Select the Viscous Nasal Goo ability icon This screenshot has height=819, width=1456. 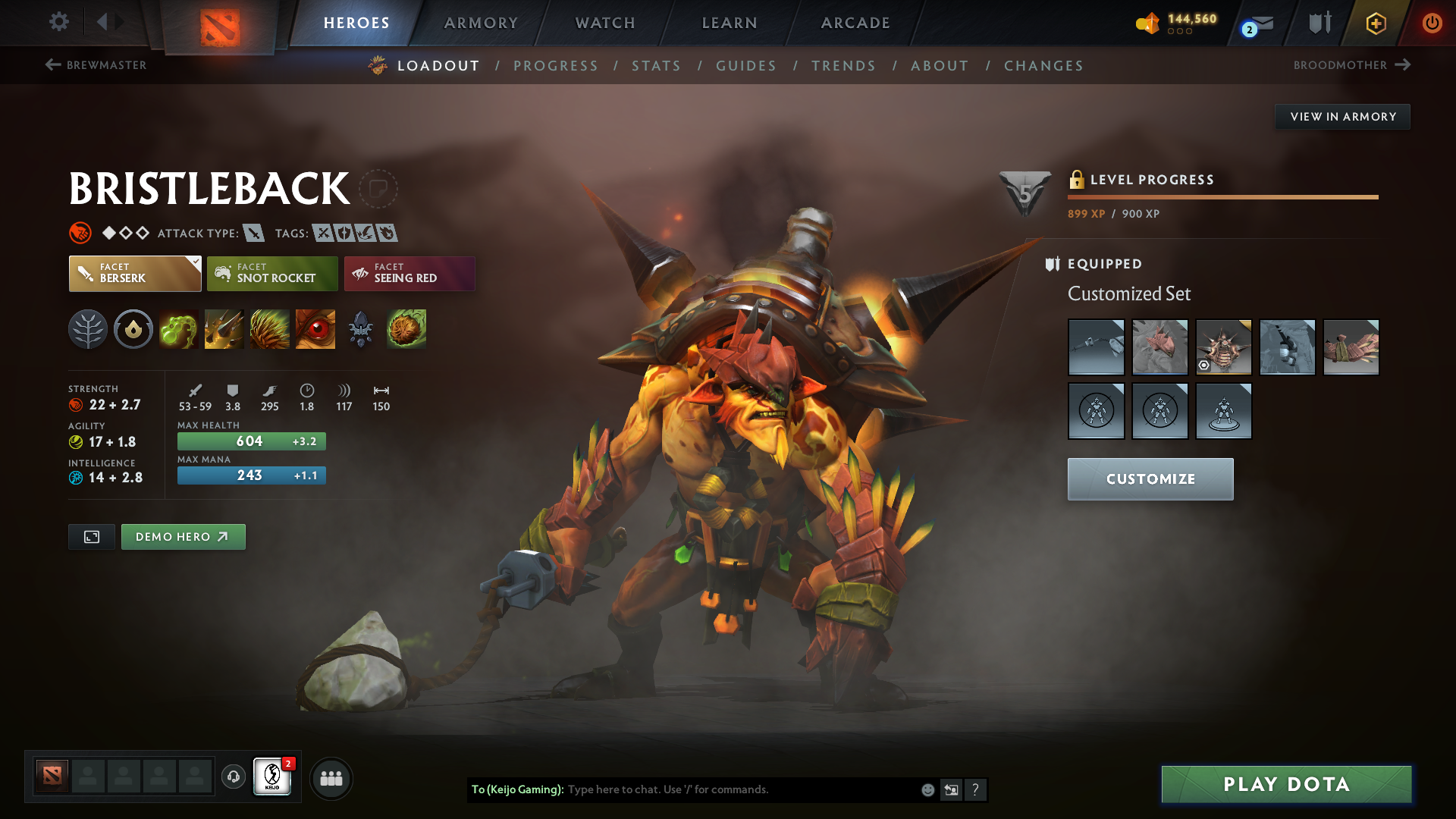[178, 329]
